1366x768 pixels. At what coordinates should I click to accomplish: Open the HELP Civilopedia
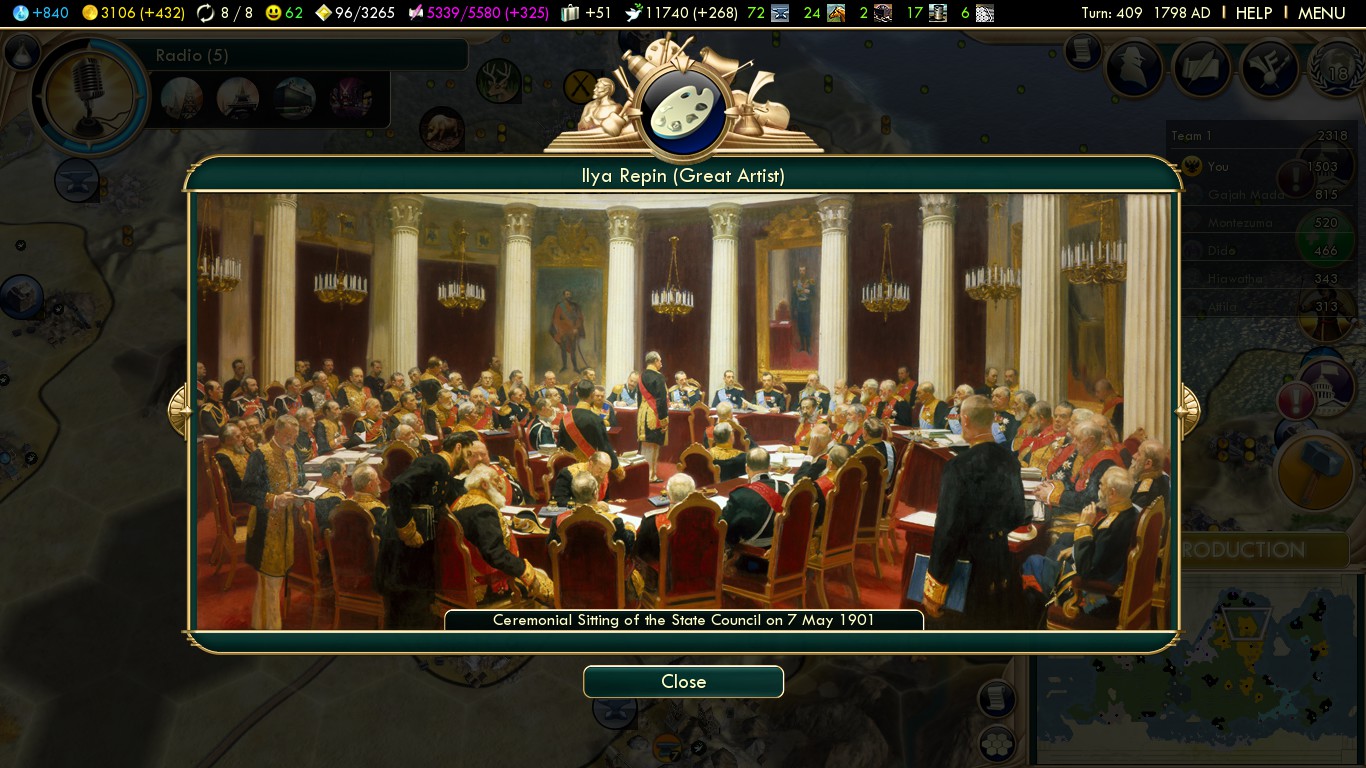tap(1253, 13)
